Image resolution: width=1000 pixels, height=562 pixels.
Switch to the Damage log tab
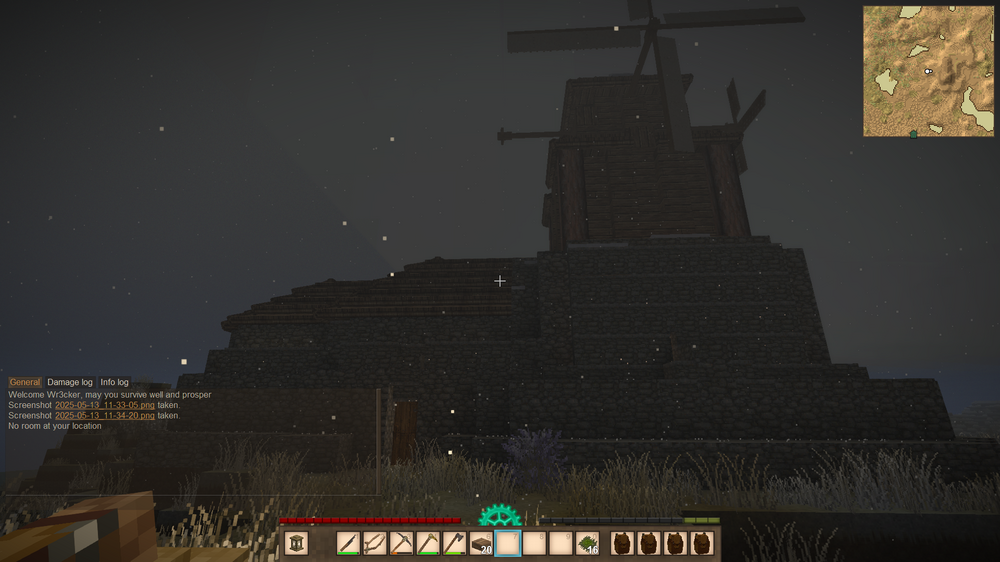(70, 382)
